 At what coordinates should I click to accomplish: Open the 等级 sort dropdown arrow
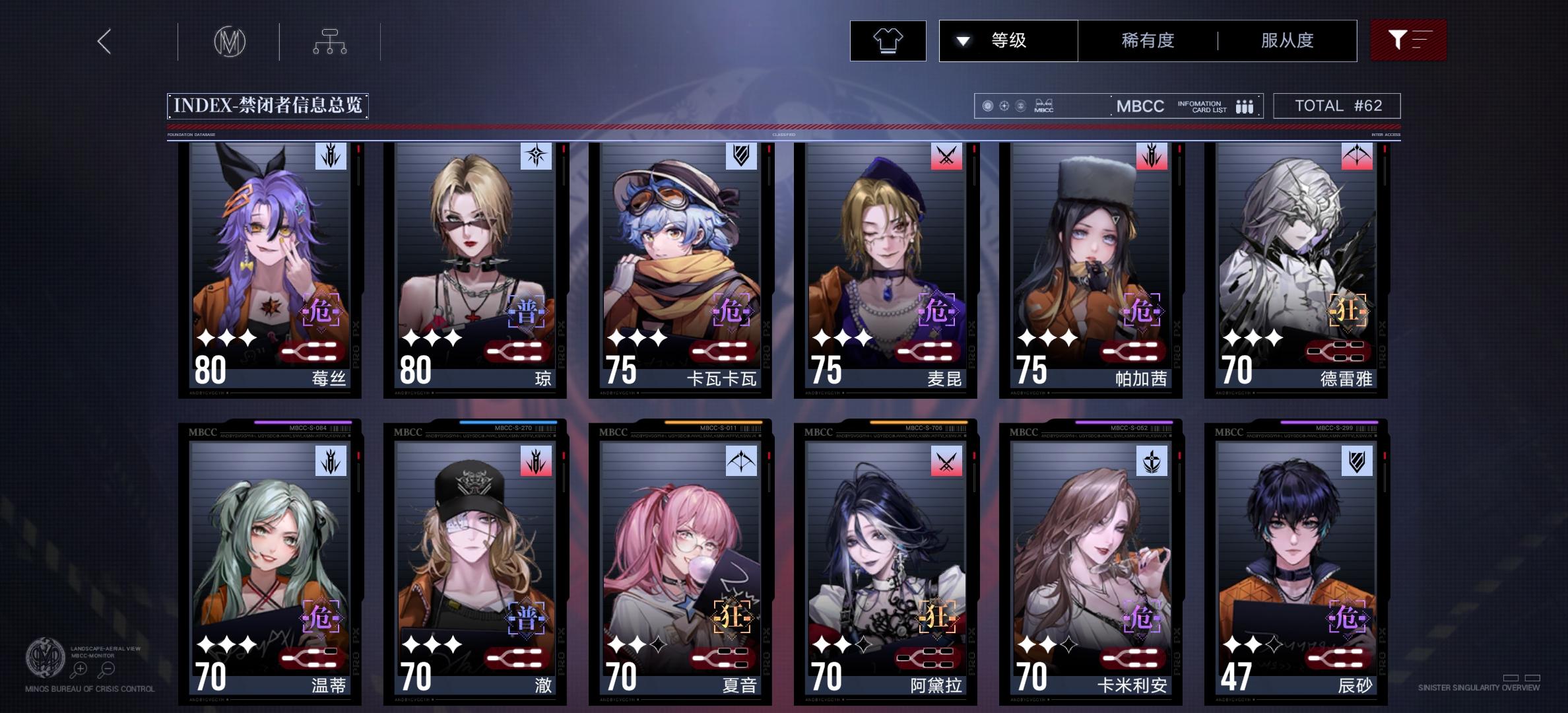(x=963, y=40)
